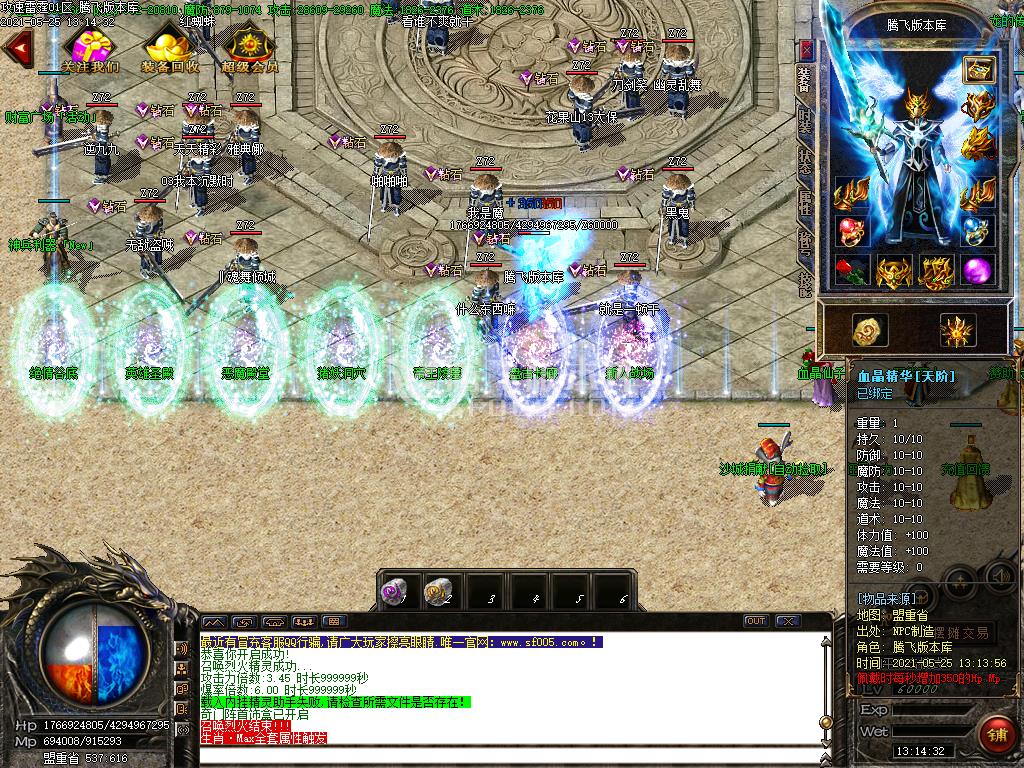The height and width of the screenshot is (768, 1024).
Task: Select the blue gem ring slot
Action: (977, 230)
